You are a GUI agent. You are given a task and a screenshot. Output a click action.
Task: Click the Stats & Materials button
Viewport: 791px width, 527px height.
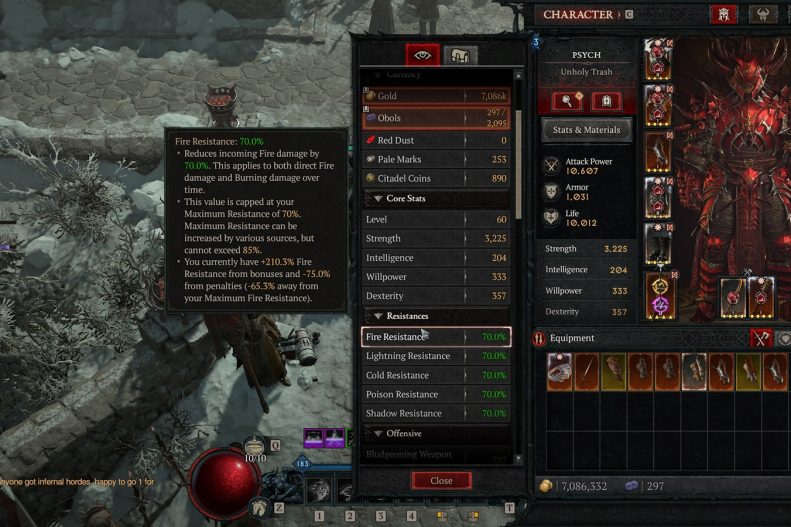[587, 129]
